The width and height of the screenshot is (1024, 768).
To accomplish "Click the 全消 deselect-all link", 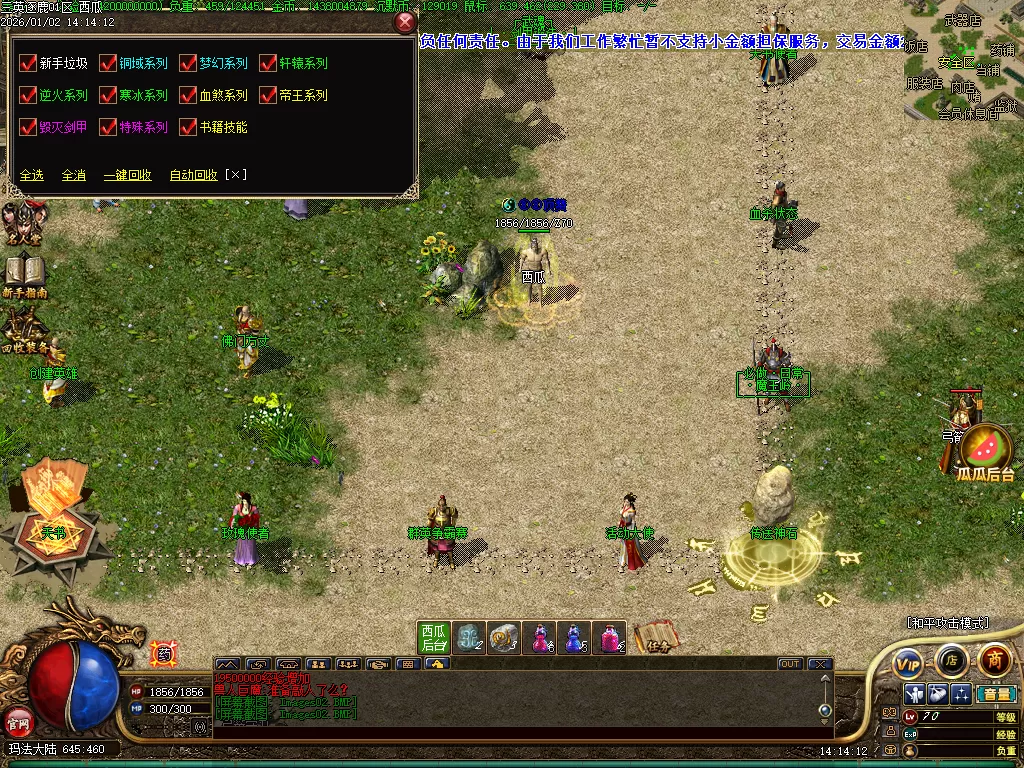I will 74,175.
